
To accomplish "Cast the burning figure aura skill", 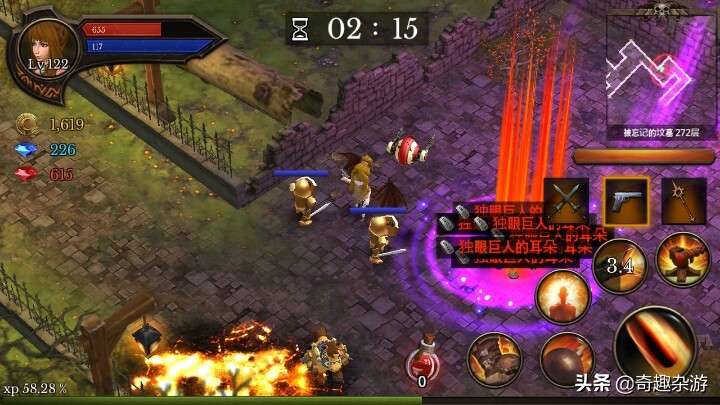I will click(x=561, y=297).
